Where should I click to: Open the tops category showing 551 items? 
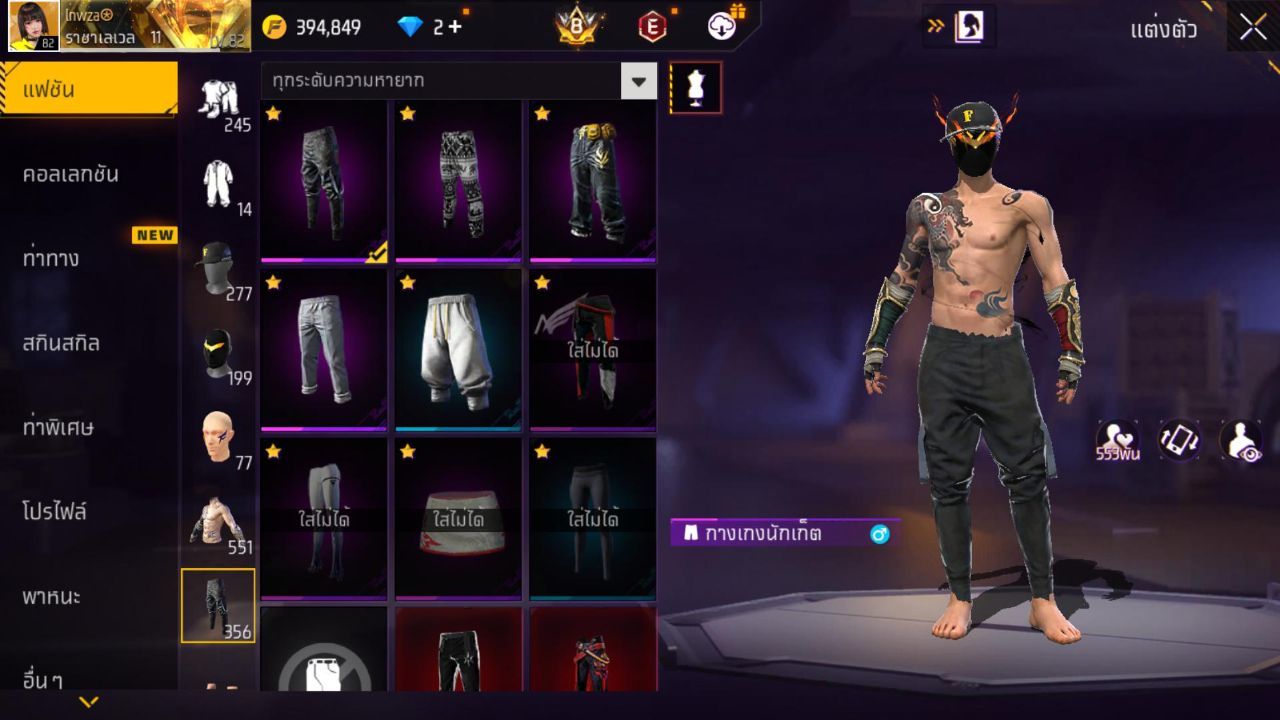(x=218, y=518)
